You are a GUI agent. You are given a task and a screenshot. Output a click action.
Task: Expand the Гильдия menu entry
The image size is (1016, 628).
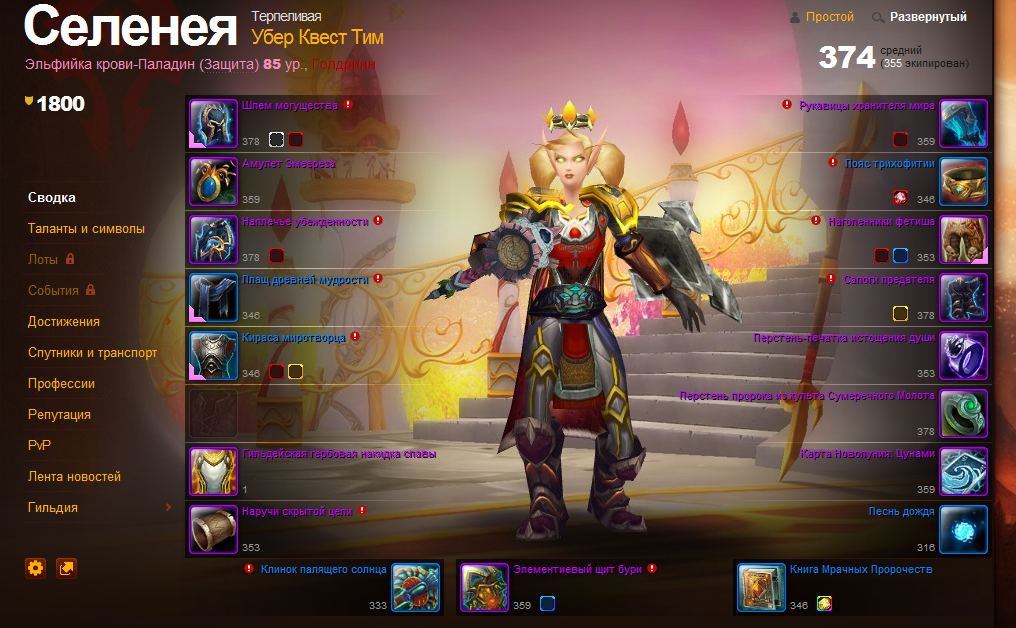(53, 507)
